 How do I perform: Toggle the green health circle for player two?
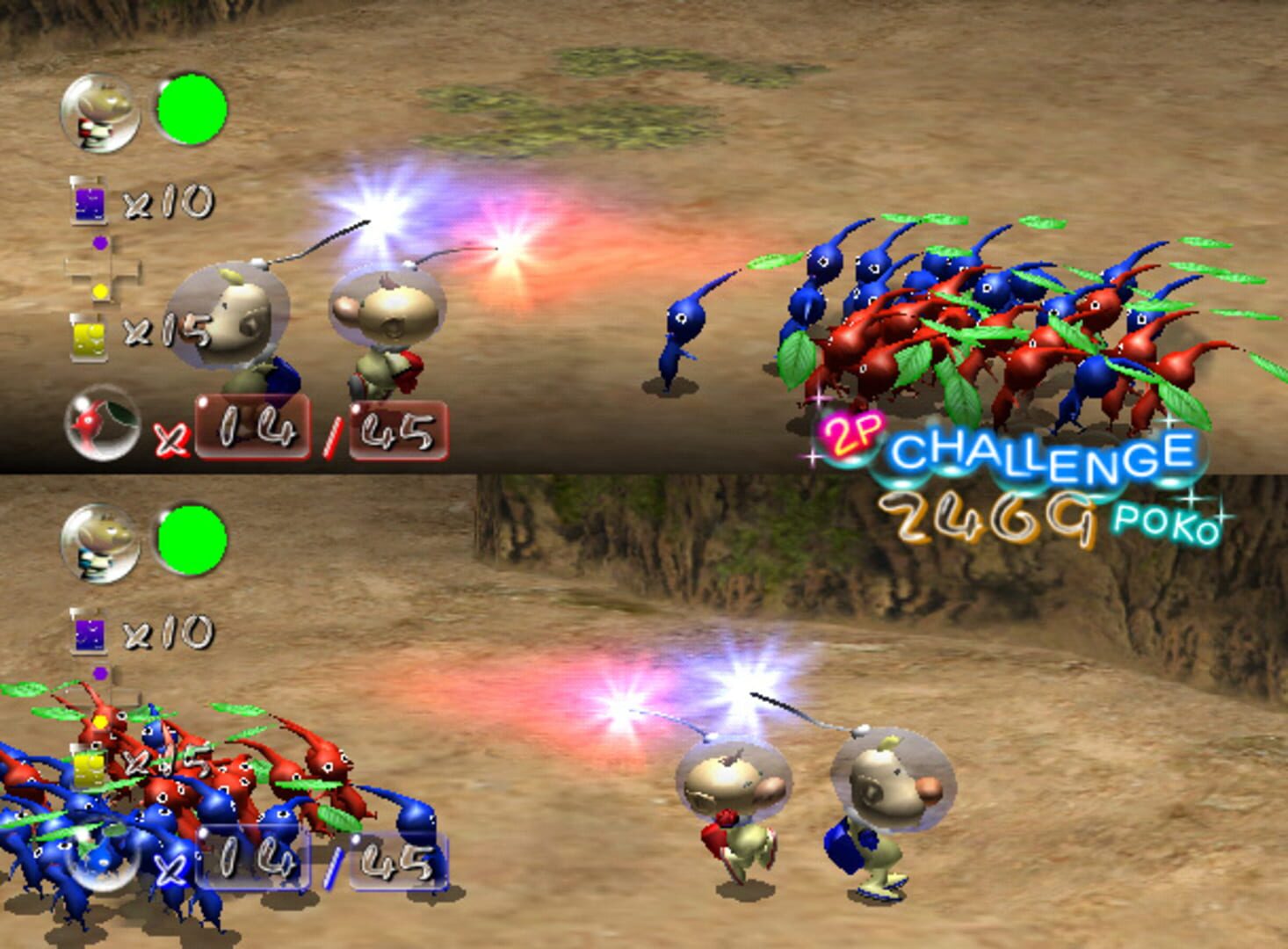pyautogui.click(x=192, y=540)
